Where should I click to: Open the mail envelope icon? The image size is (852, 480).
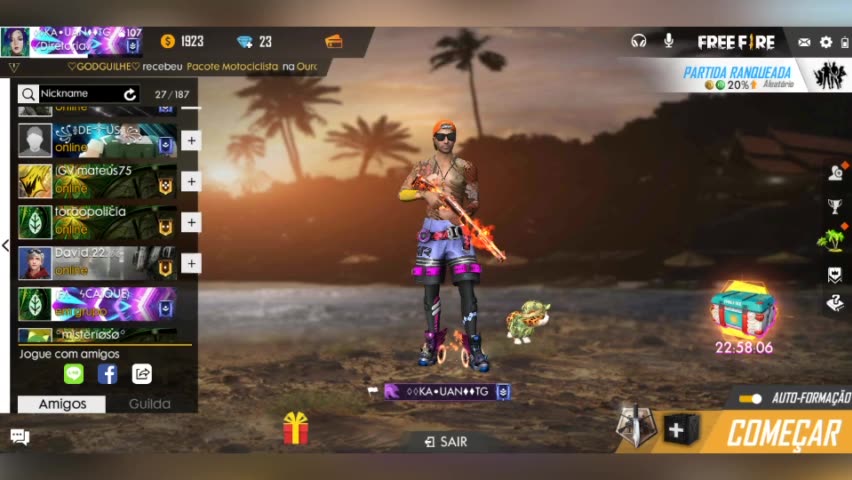tap(804, 42)
